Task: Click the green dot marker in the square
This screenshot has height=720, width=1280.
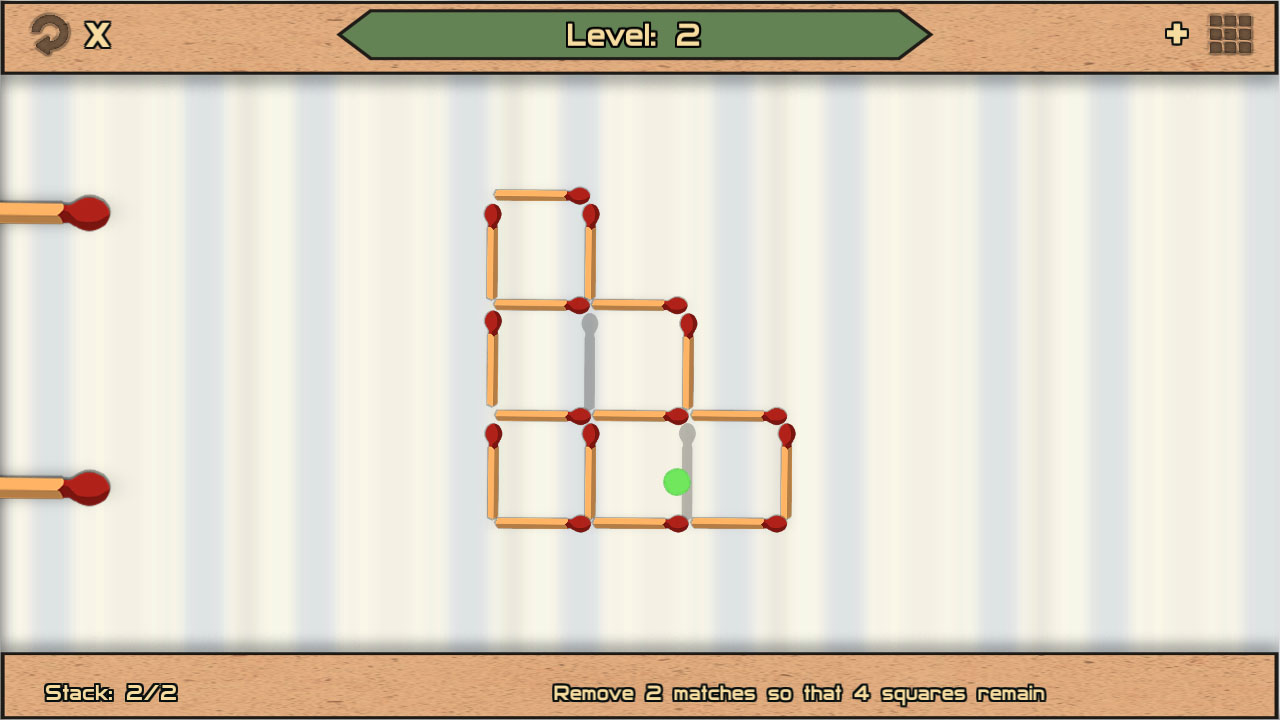Action: (677, 481)
